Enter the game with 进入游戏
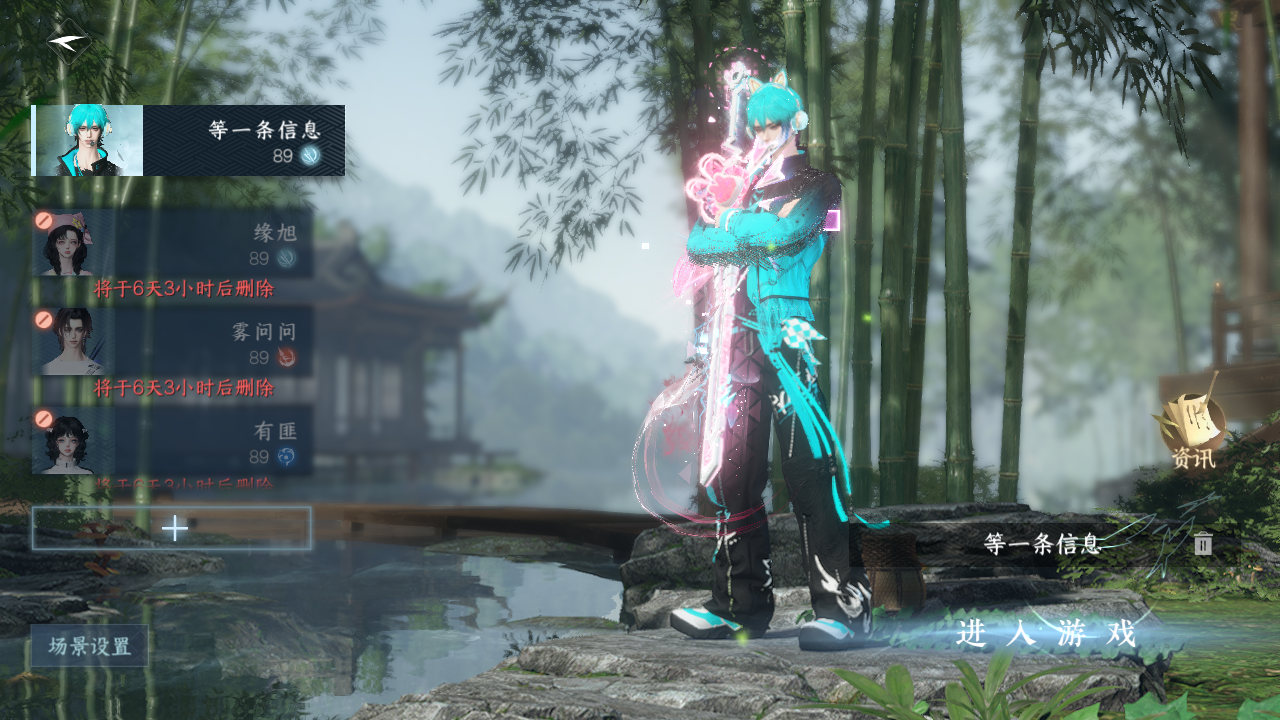The width and height of the screenshot is (1280, 720). pyautogui.click(x=1046, y=634)
